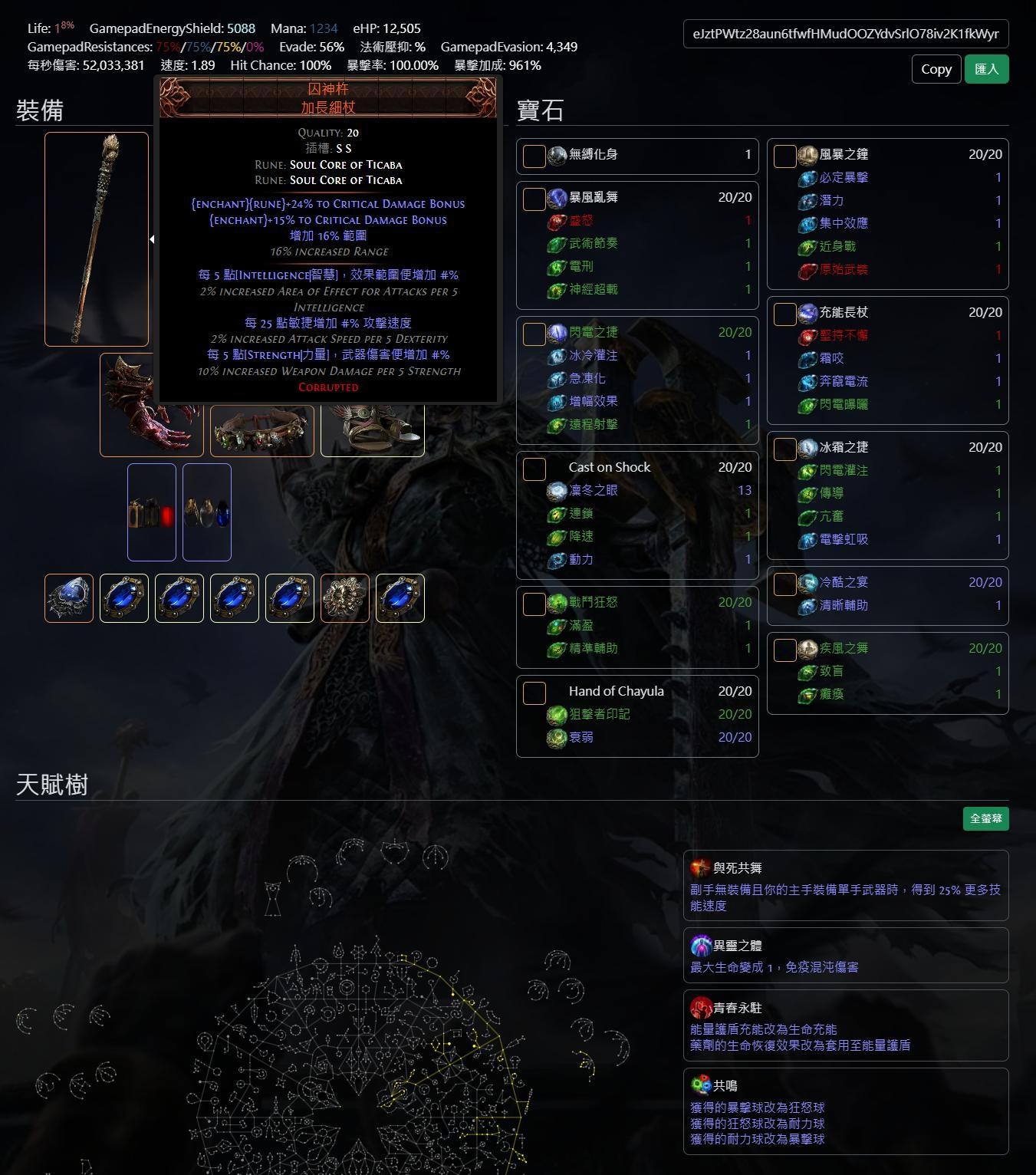Viewport: 1036px width, 1175px height.
Task: Check the 暴風亂舞 skill group checkbox
Action: (533, 199)
